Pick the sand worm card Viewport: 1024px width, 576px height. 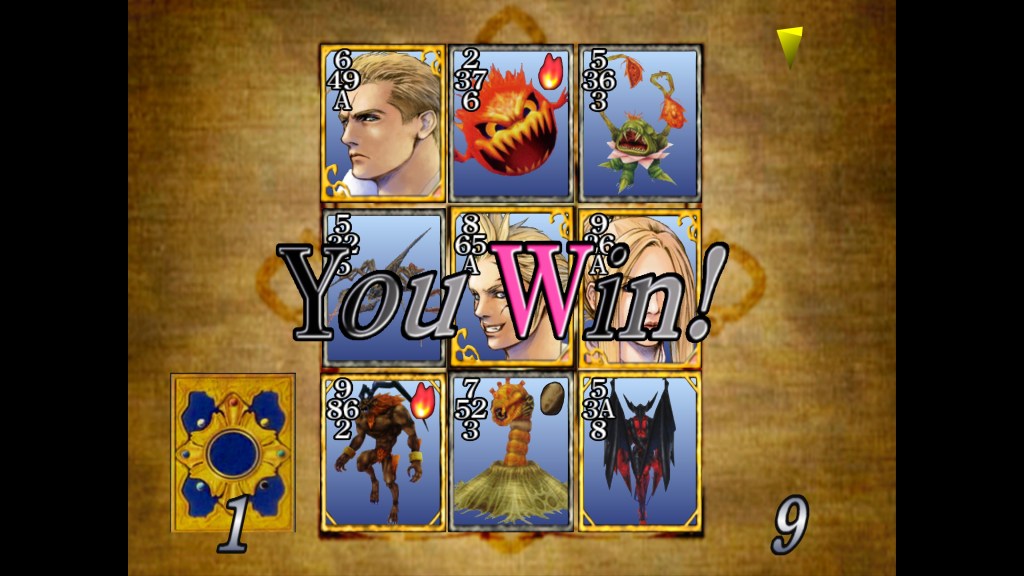click(511, 450)
